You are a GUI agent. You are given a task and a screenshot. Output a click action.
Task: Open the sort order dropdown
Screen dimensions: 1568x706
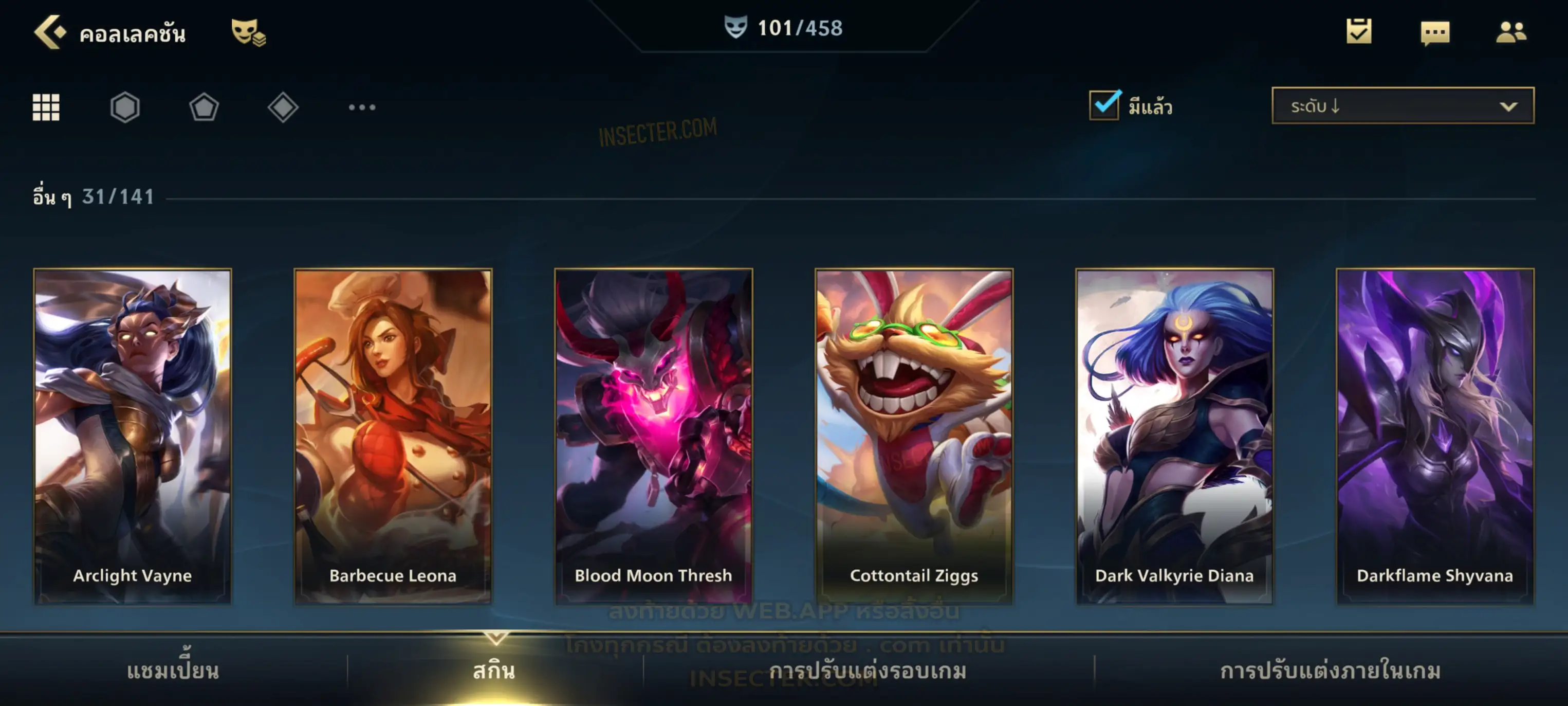point(1403,106)
